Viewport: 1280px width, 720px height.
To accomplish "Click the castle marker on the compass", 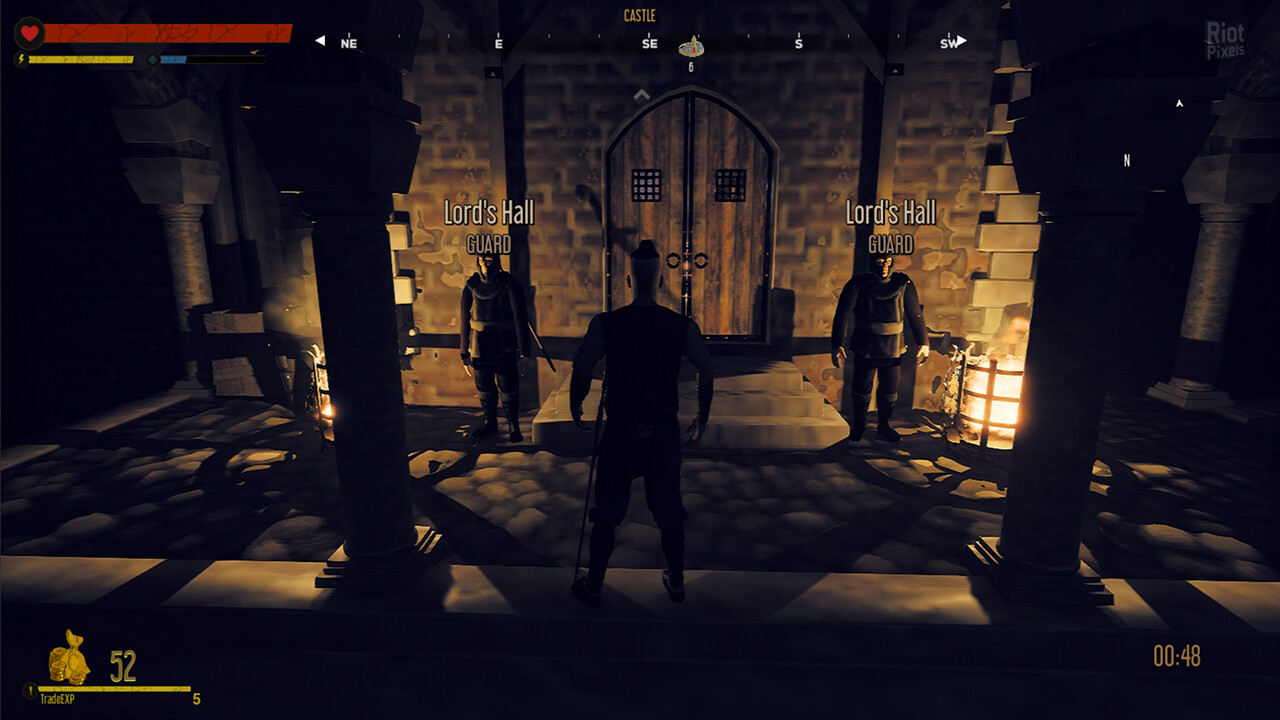I will pyautogui.click(x=691, y=46).
